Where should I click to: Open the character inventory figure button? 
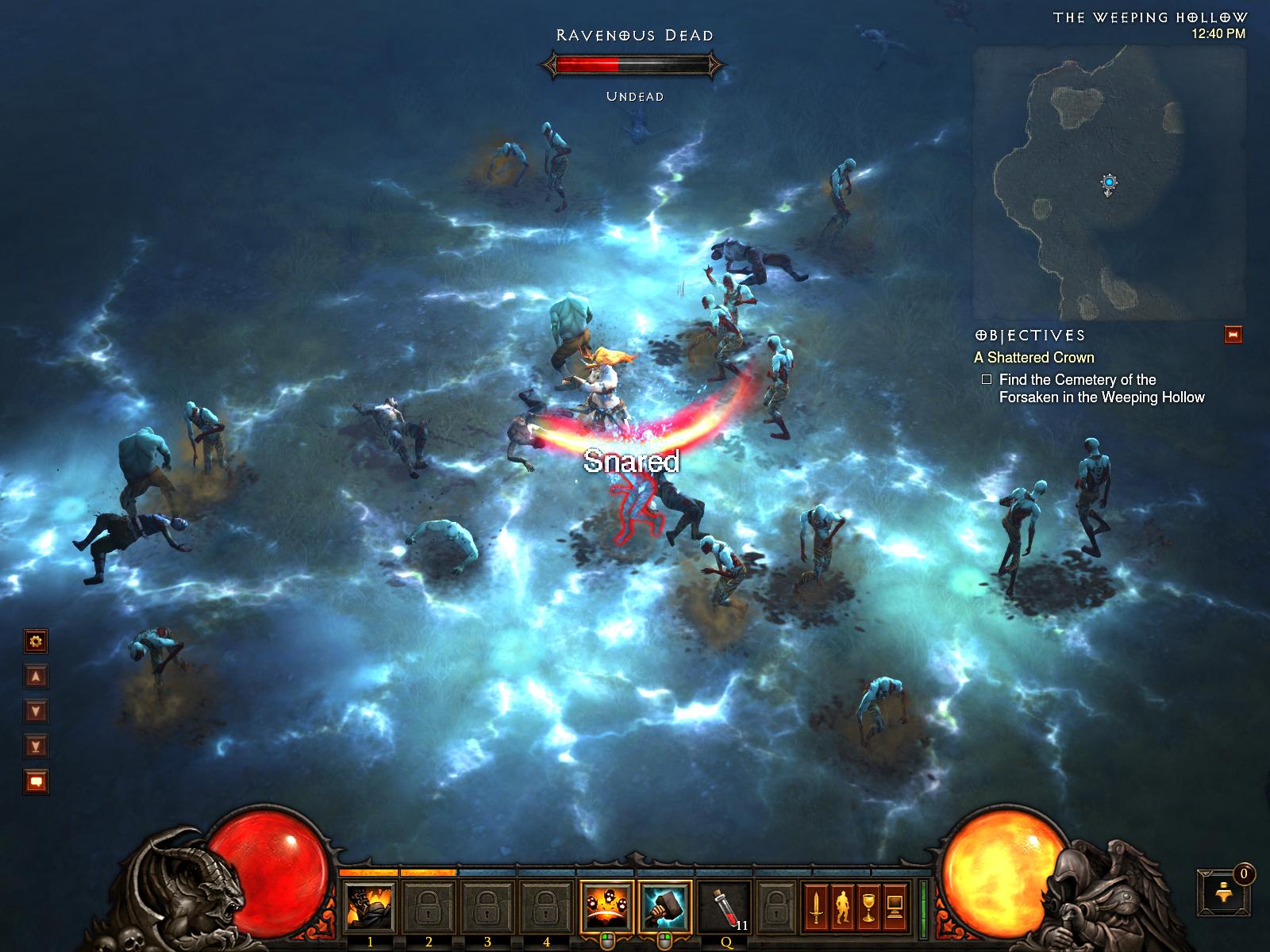[x=842, y=908]
